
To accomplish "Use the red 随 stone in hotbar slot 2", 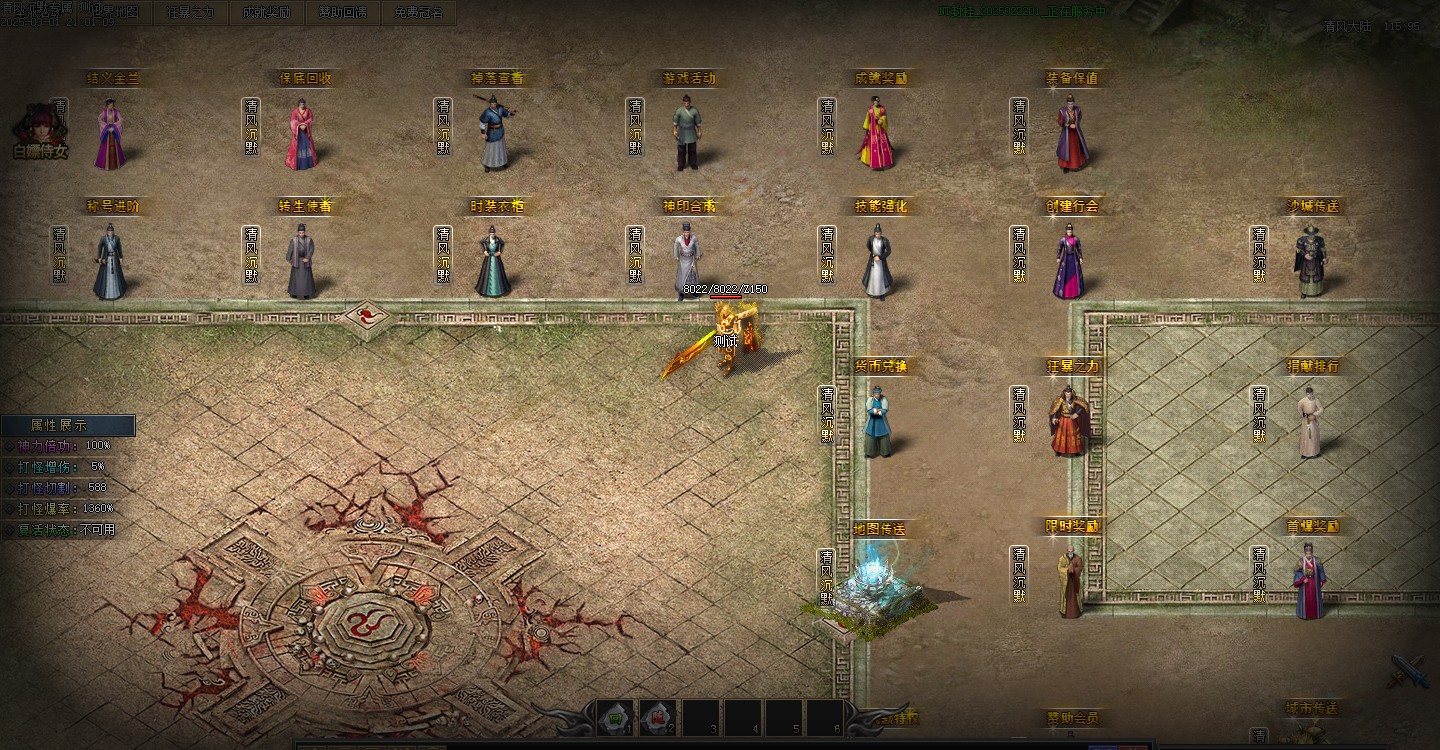I will [x=658, y=718].
